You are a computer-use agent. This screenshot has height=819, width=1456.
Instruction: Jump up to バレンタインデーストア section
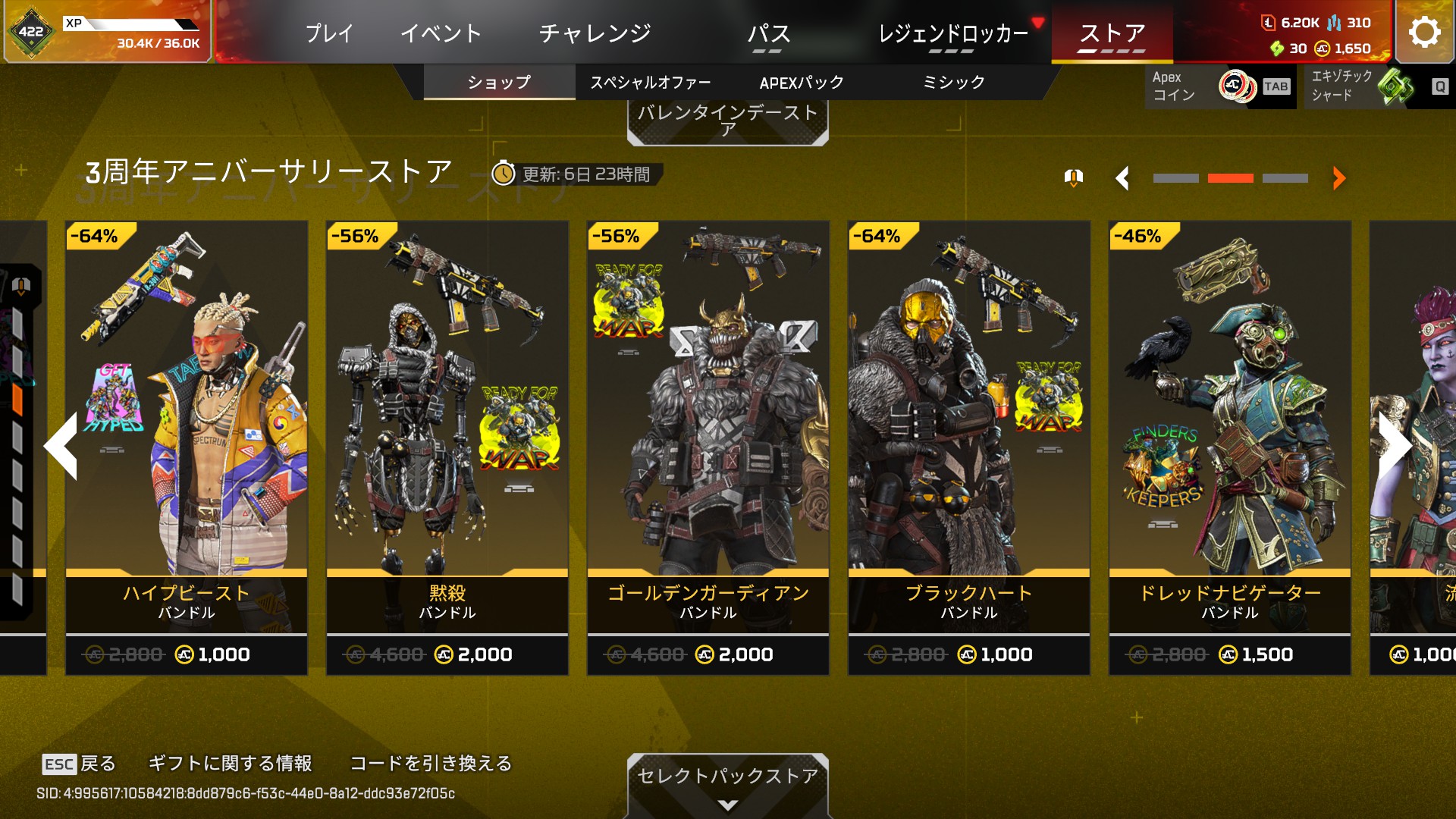[727, 121]
